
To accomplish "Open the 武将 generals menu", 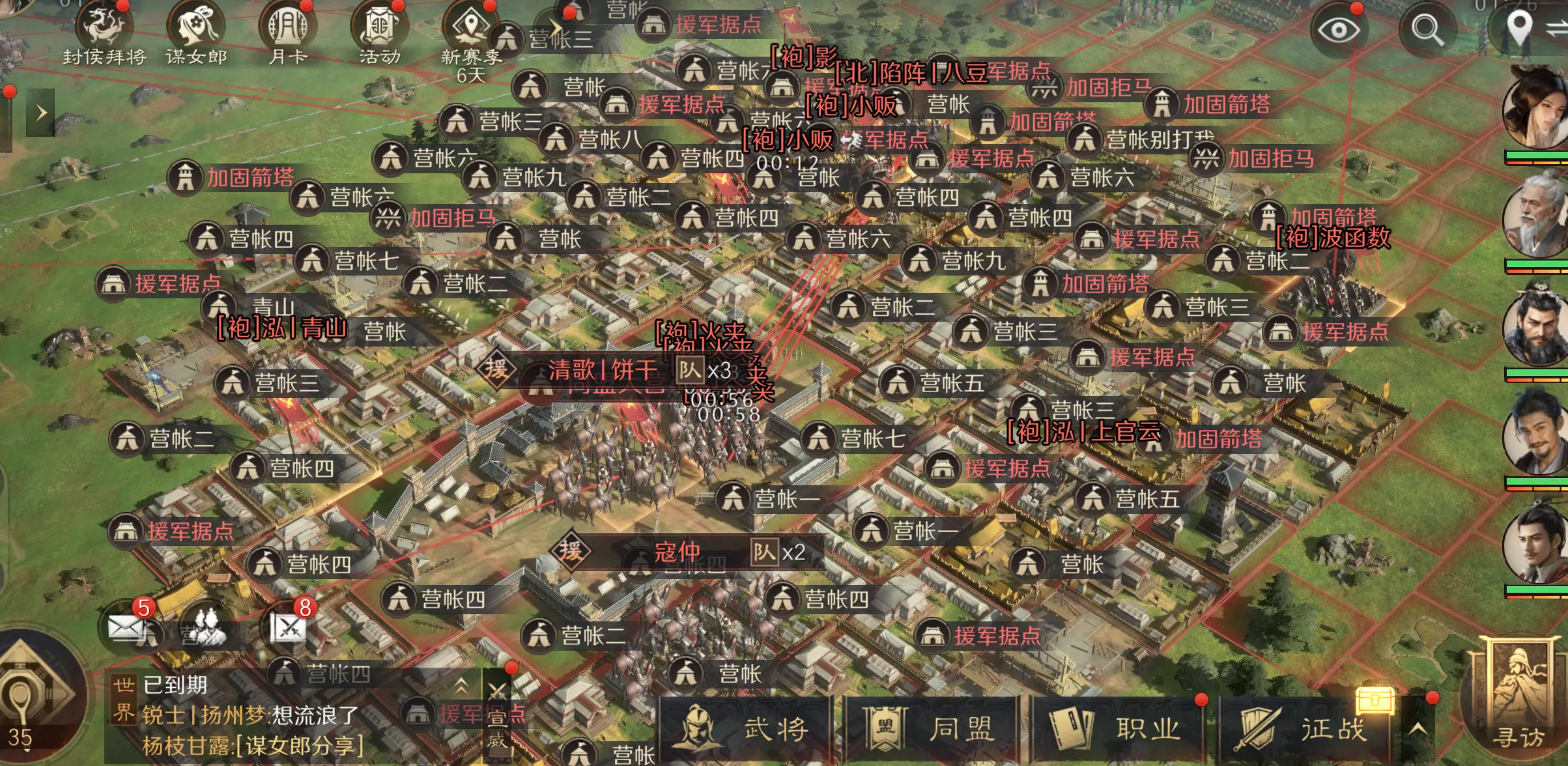I will click(x=746, y=729).
